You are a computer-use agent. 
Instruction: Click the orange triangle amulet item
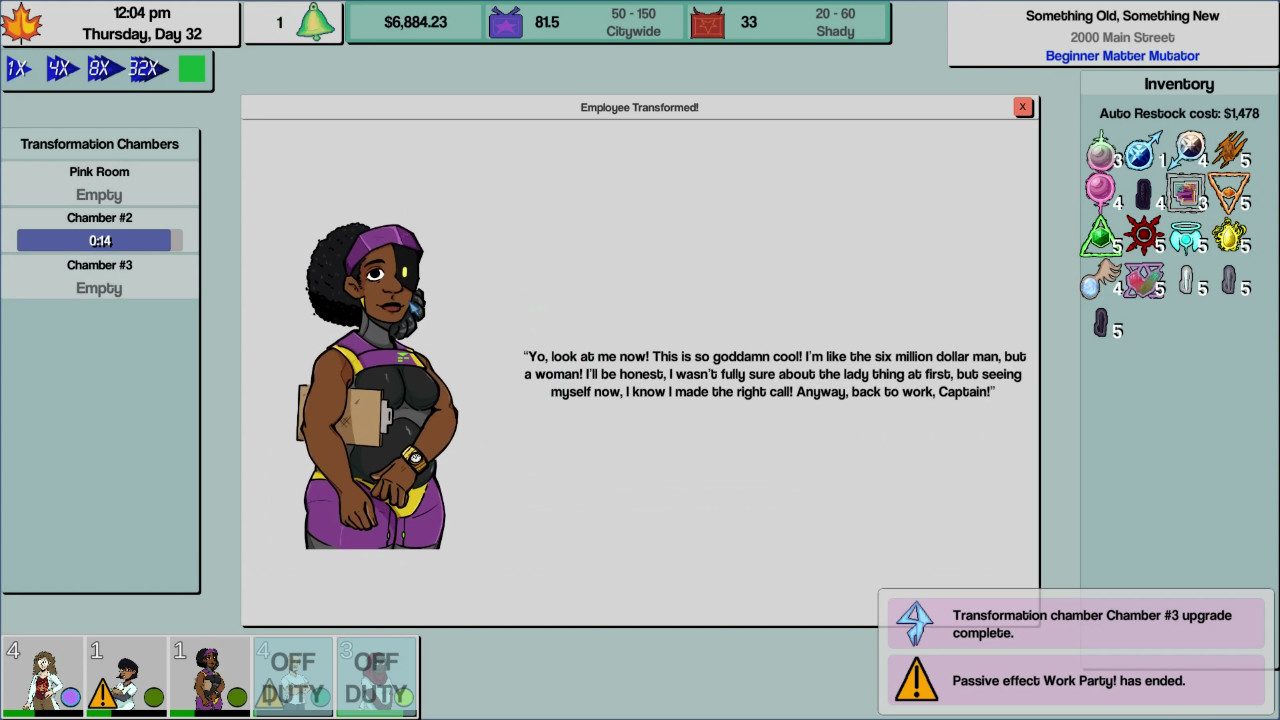click(1229, 190)
